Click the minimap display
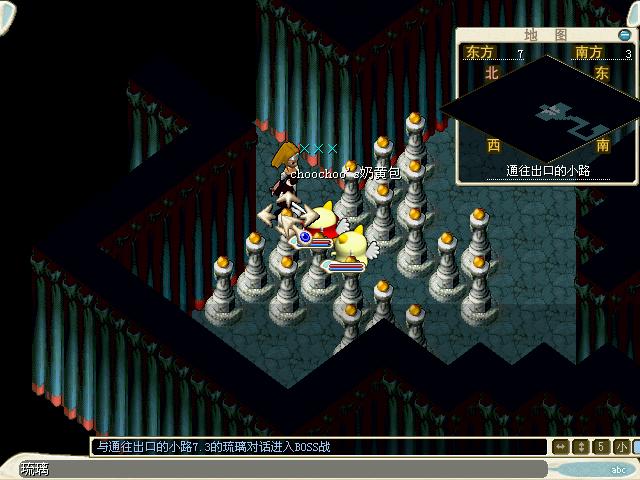Image resolution: width=640 pixels, height=480 pixels. (546, 112)
